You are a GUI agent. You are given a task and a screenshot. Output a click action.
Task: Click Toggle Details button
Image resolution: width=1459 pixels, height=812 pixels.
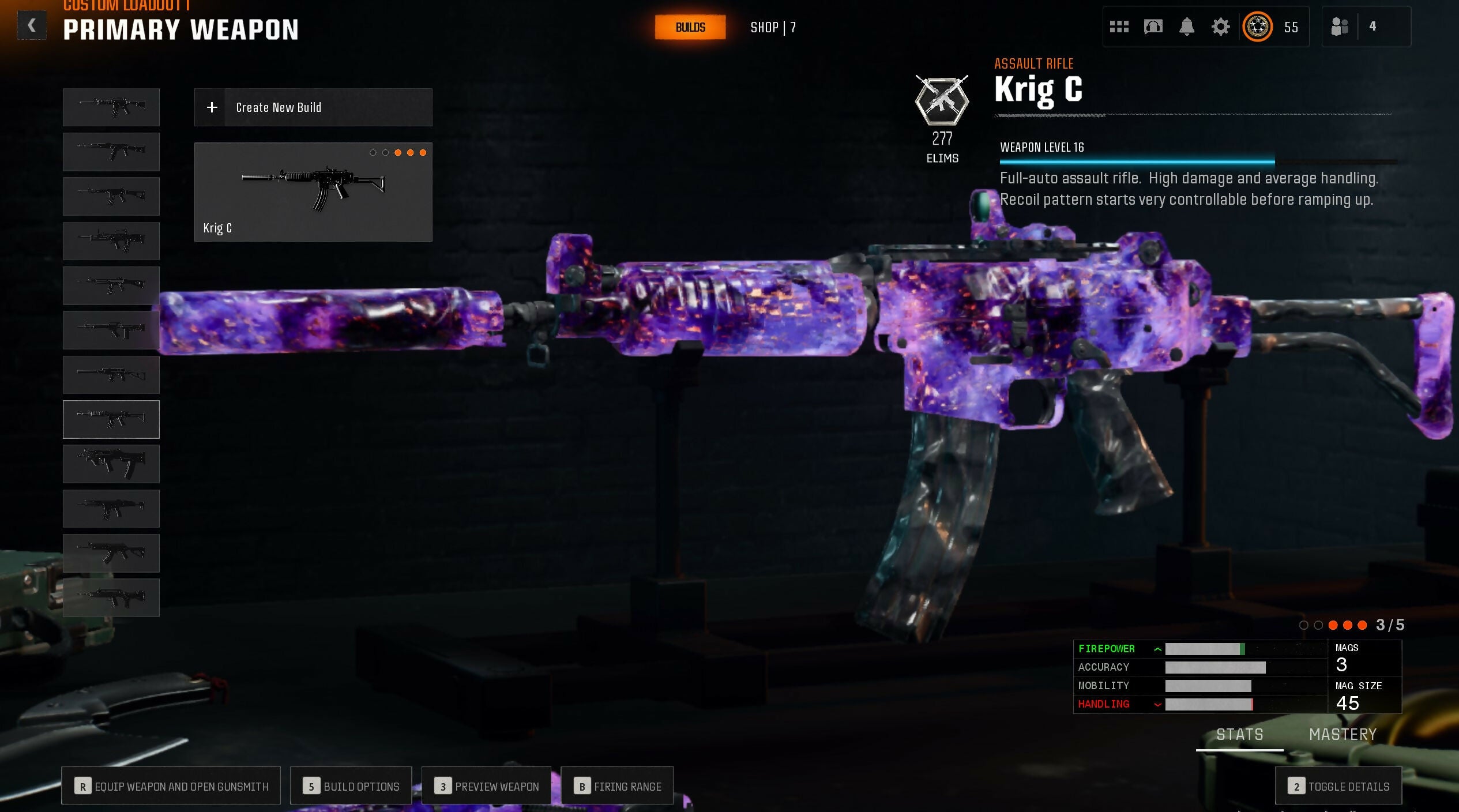click(1338, 786)
